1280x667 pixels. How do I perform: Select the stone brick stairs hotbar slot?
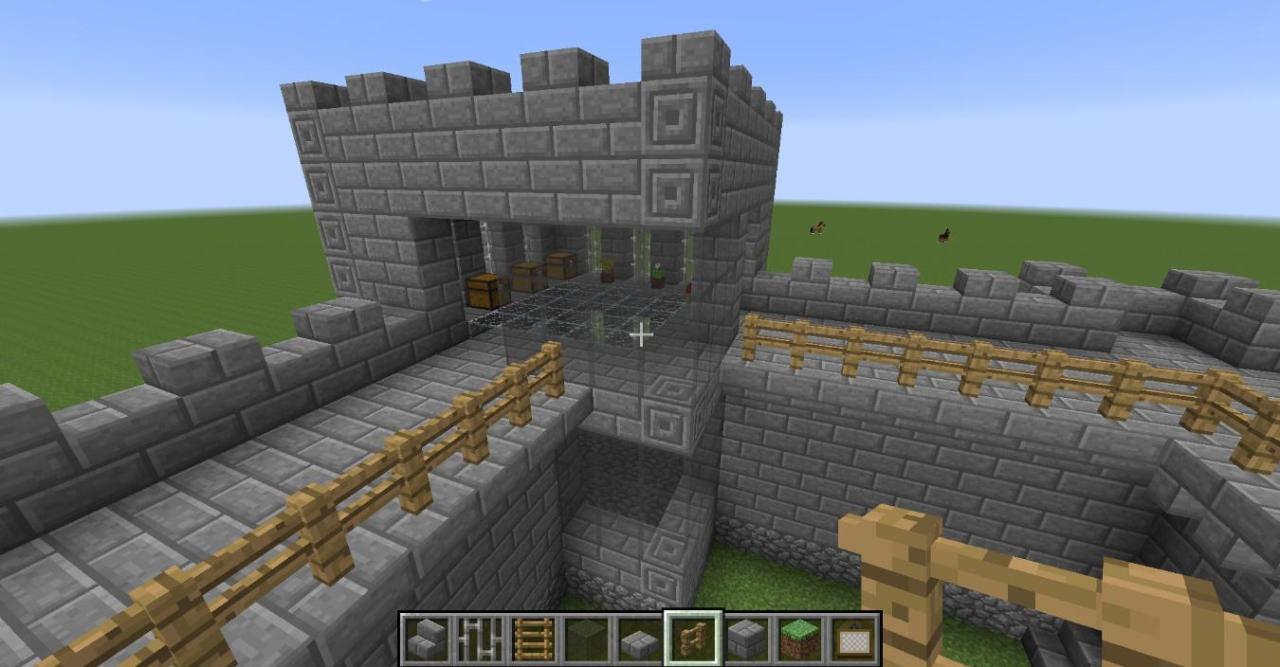point(426,638)
